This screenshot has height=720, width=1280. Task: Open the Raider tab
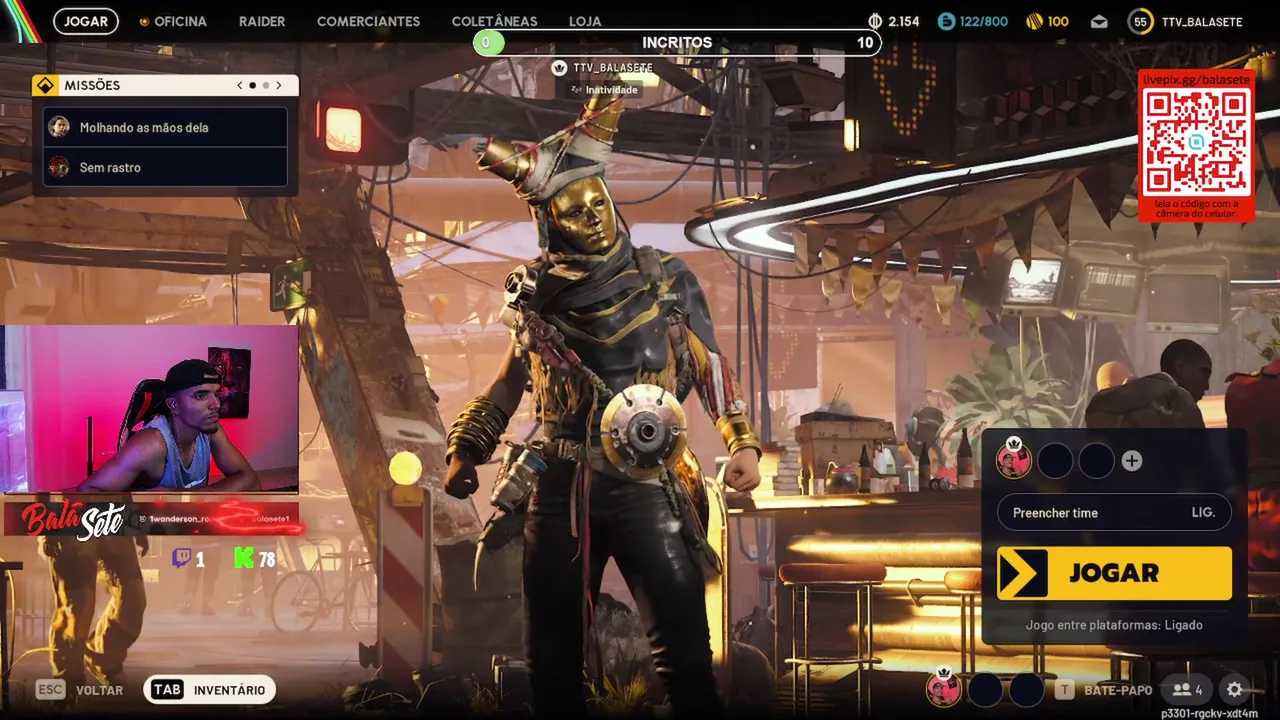point(262,21)
